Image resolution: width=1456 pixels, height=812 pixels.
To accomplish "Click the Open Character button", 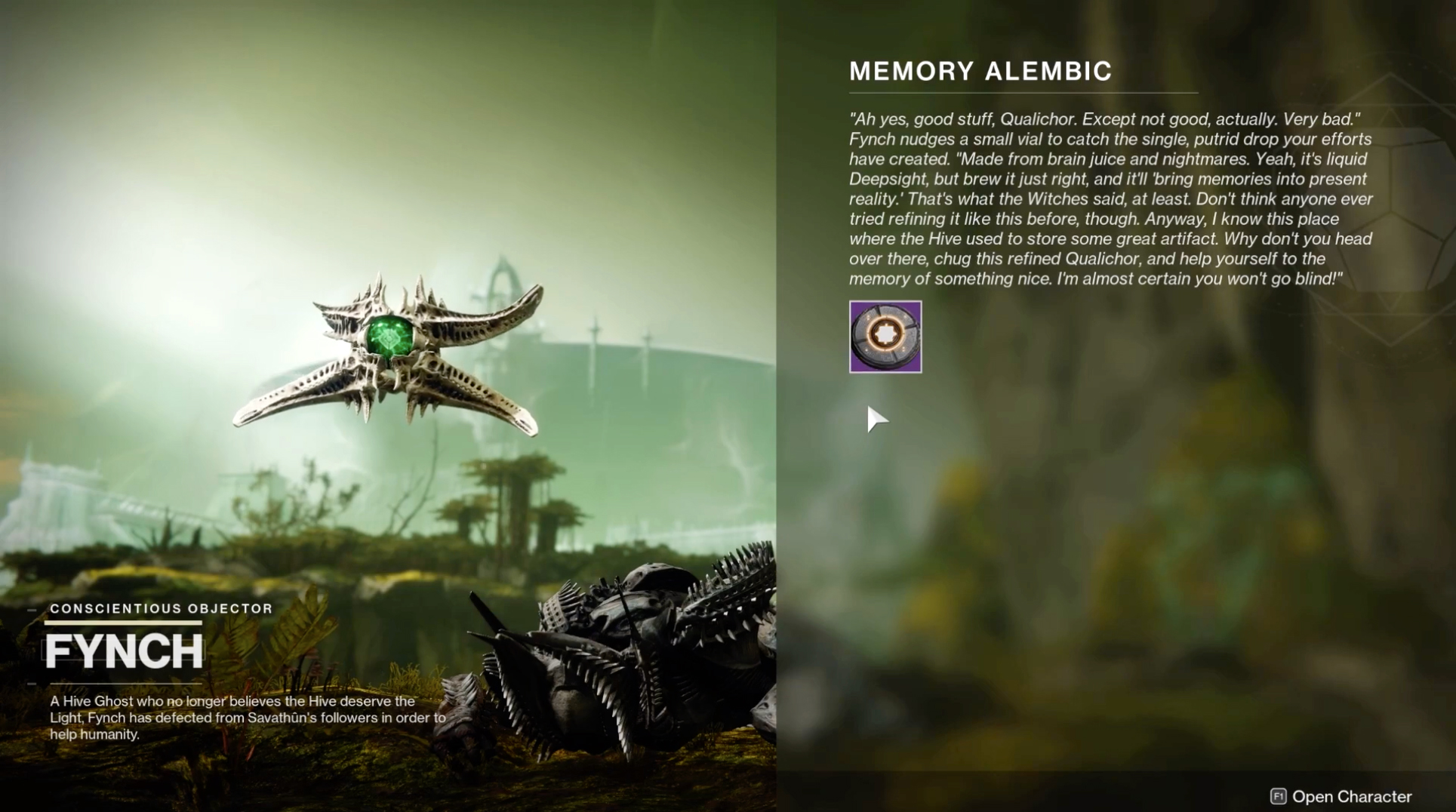I will (x=1341, y=796).
